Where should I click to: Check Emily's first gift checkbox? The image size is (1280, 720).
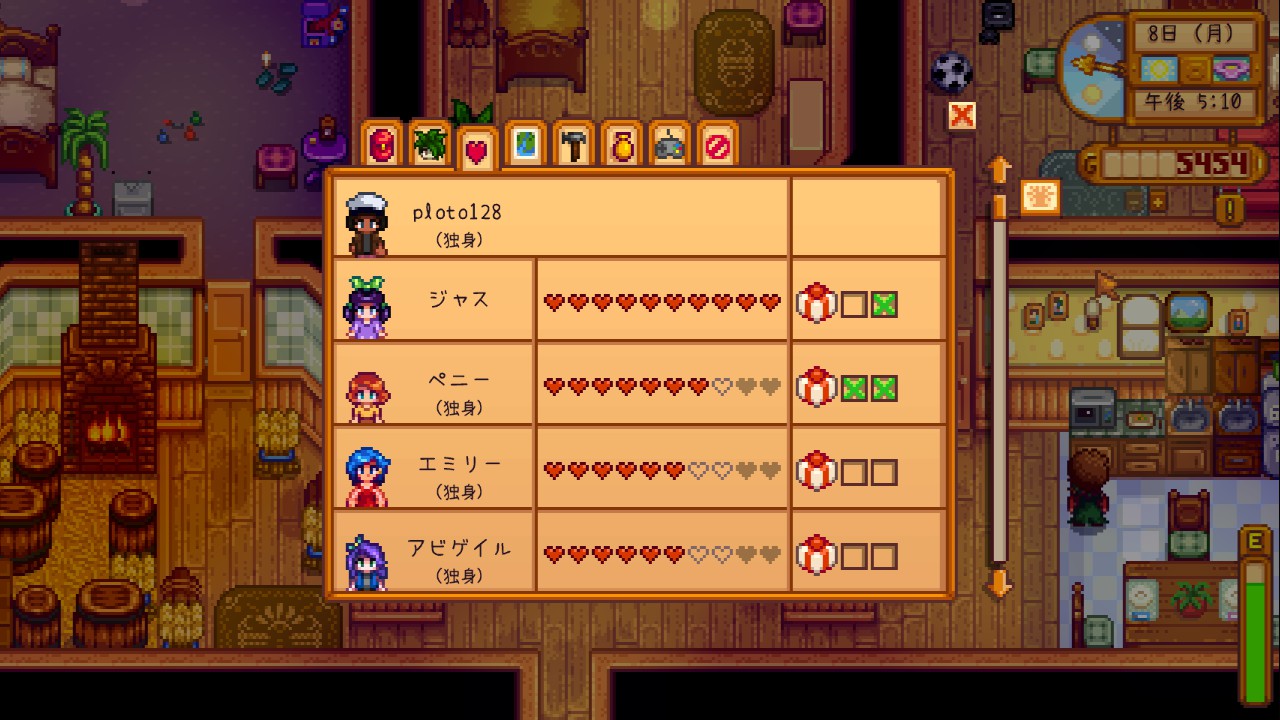[x=855, y=470]
